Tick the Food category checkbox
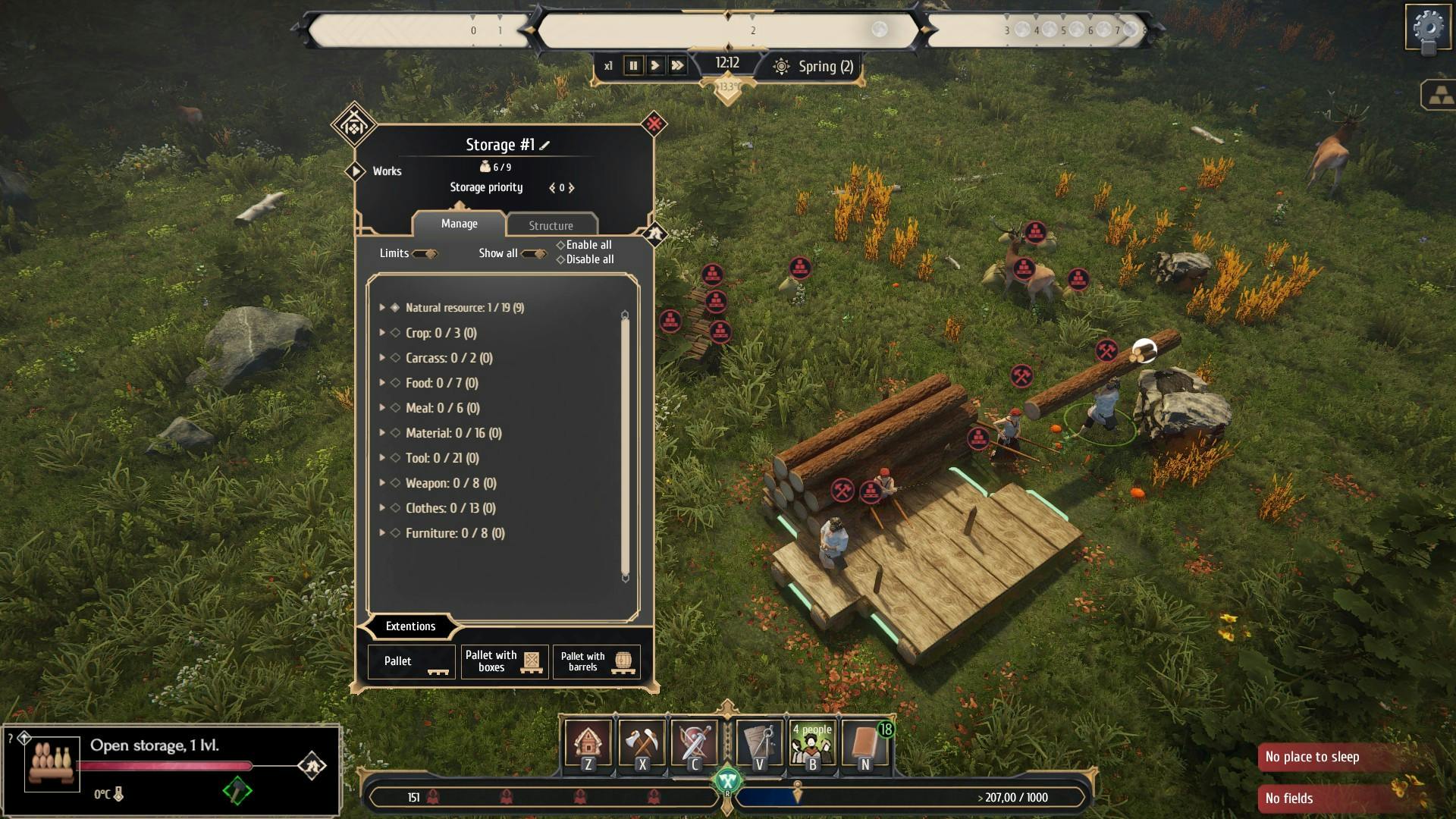Image resolution: width=1456 pixels, height=819 pixels. (395, 383)
